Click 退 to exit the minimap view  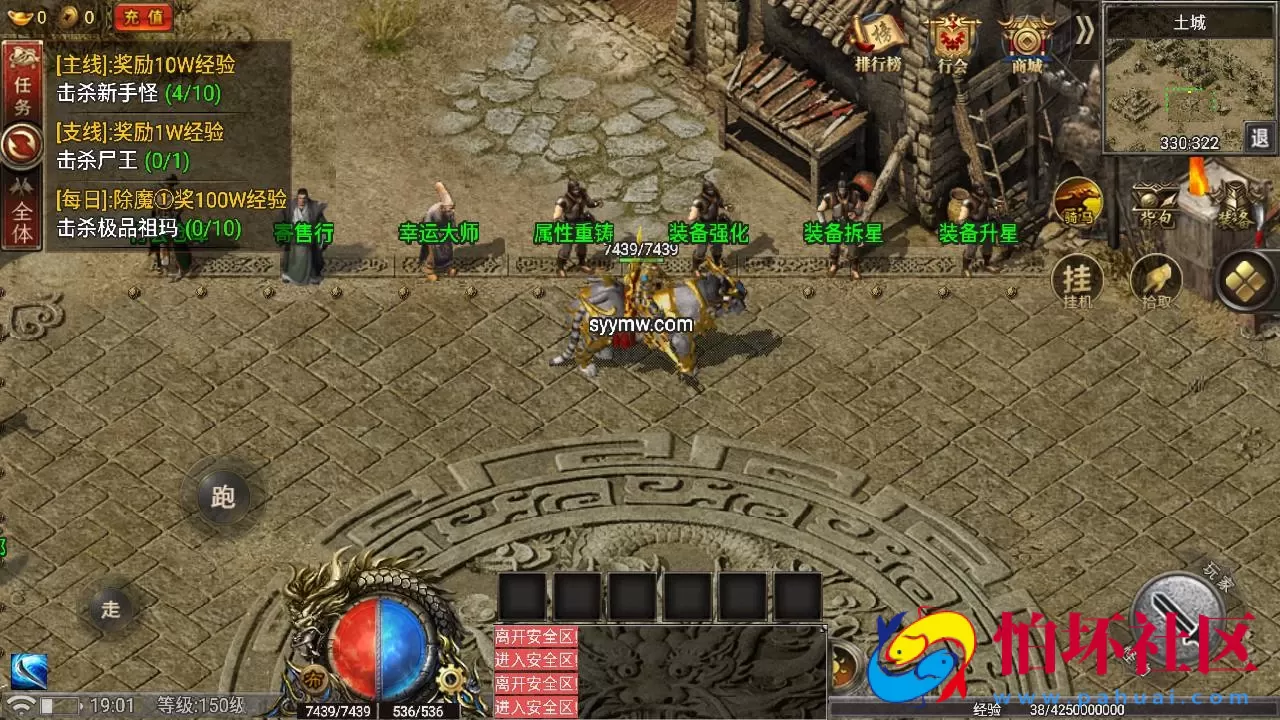point(1258,138)
